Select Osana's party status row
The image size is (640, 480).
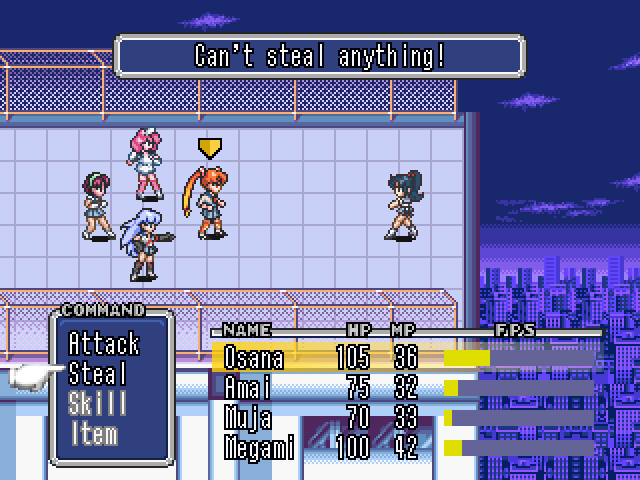(400, 358)
